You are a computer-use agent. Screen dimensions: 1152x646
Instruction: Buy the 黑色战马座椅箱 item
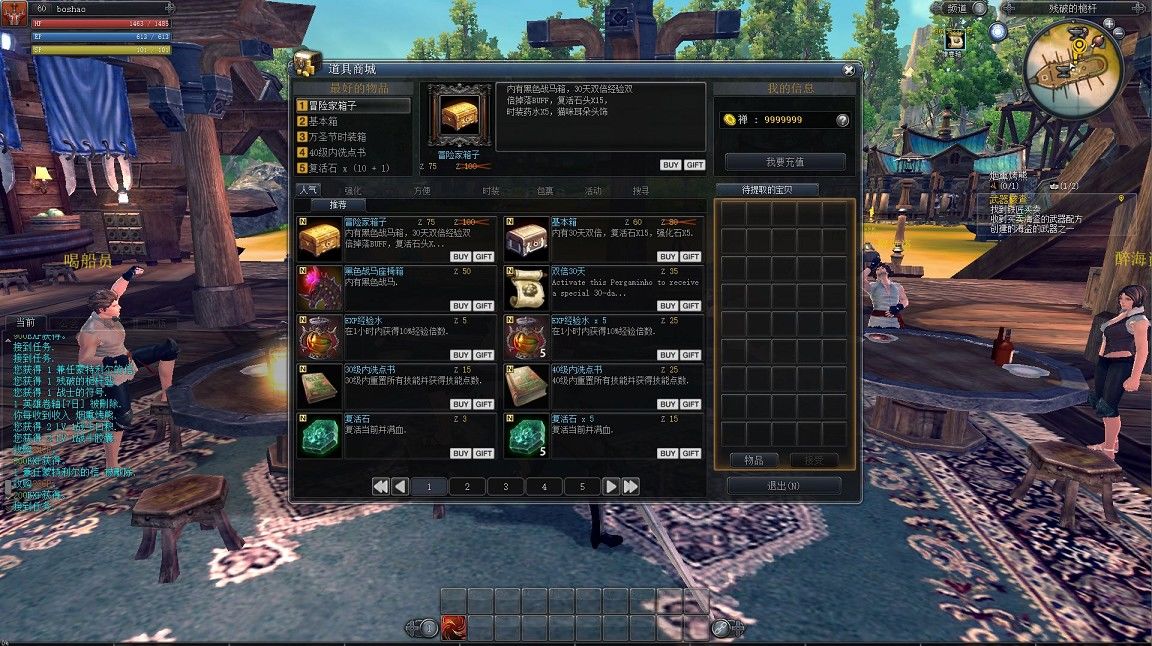click(x=460, y=306)
